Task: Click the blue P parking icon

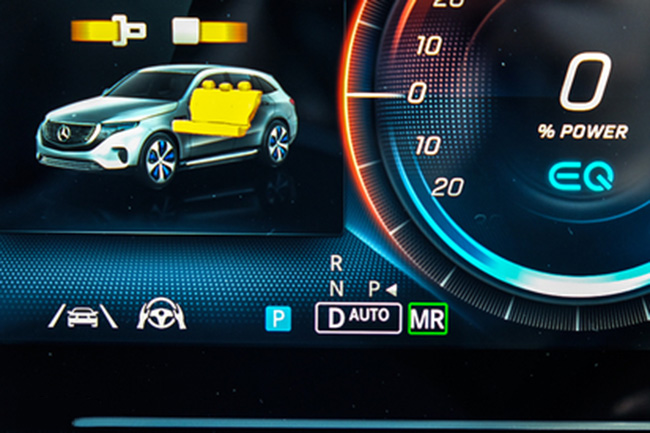Action: tap(277, 319)
